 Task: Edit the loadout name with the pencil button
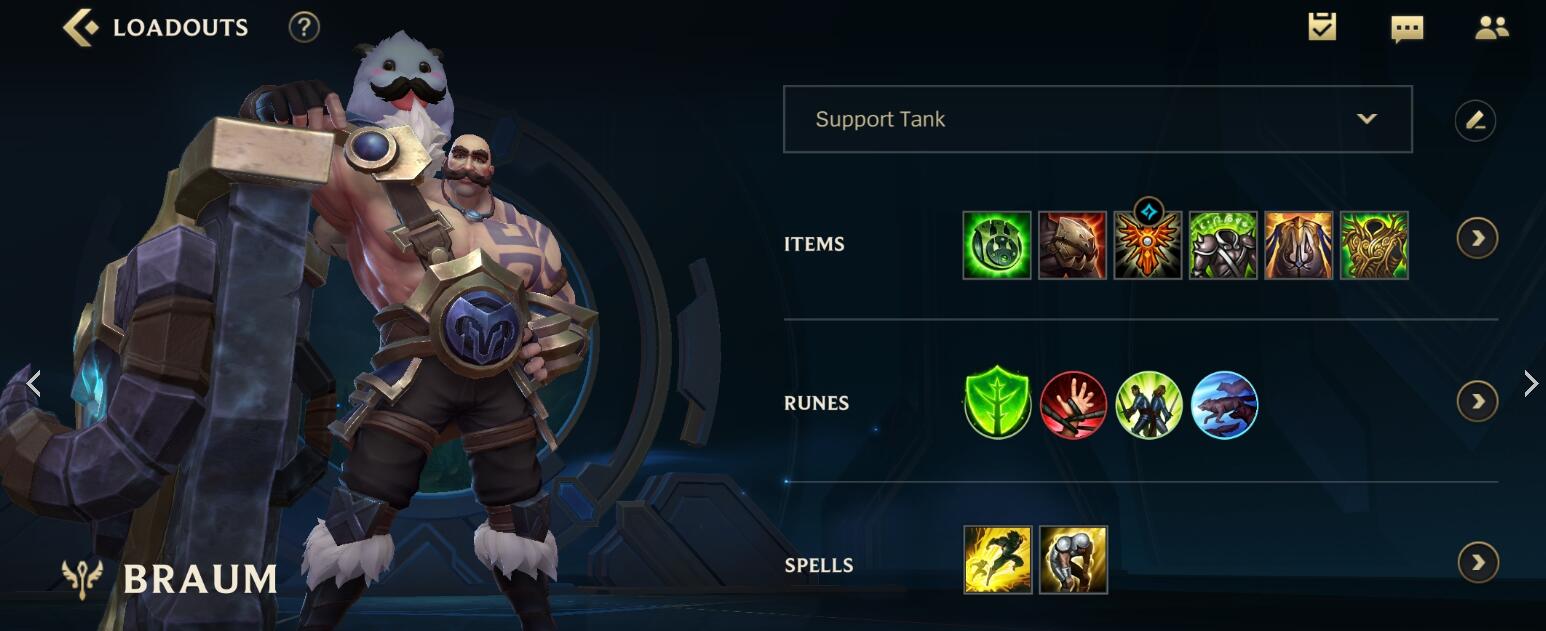click(x=1475, y=121)
